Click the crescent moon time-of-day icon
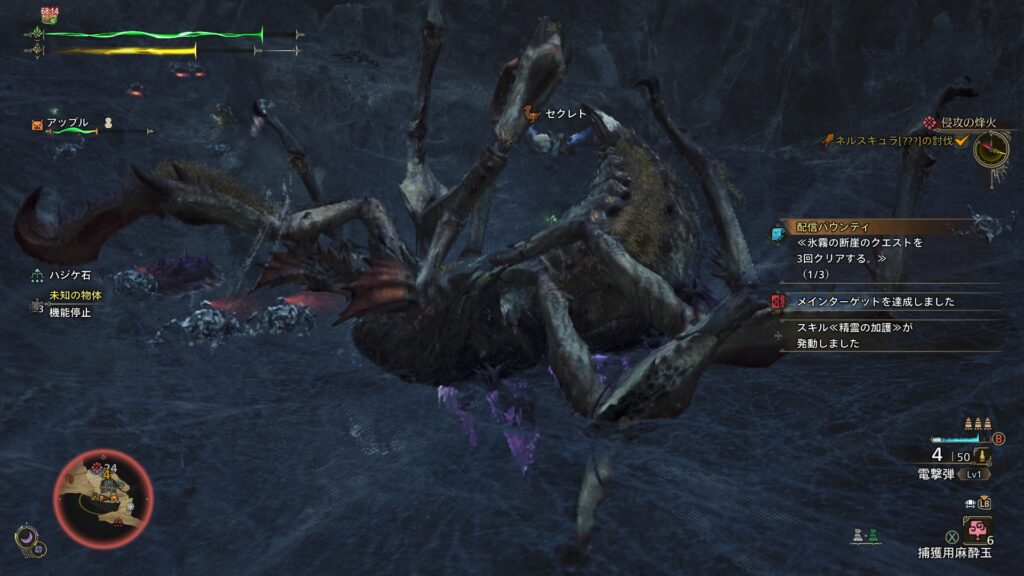Viewport: 1024px width, 576px height. (x=25, y=540)
